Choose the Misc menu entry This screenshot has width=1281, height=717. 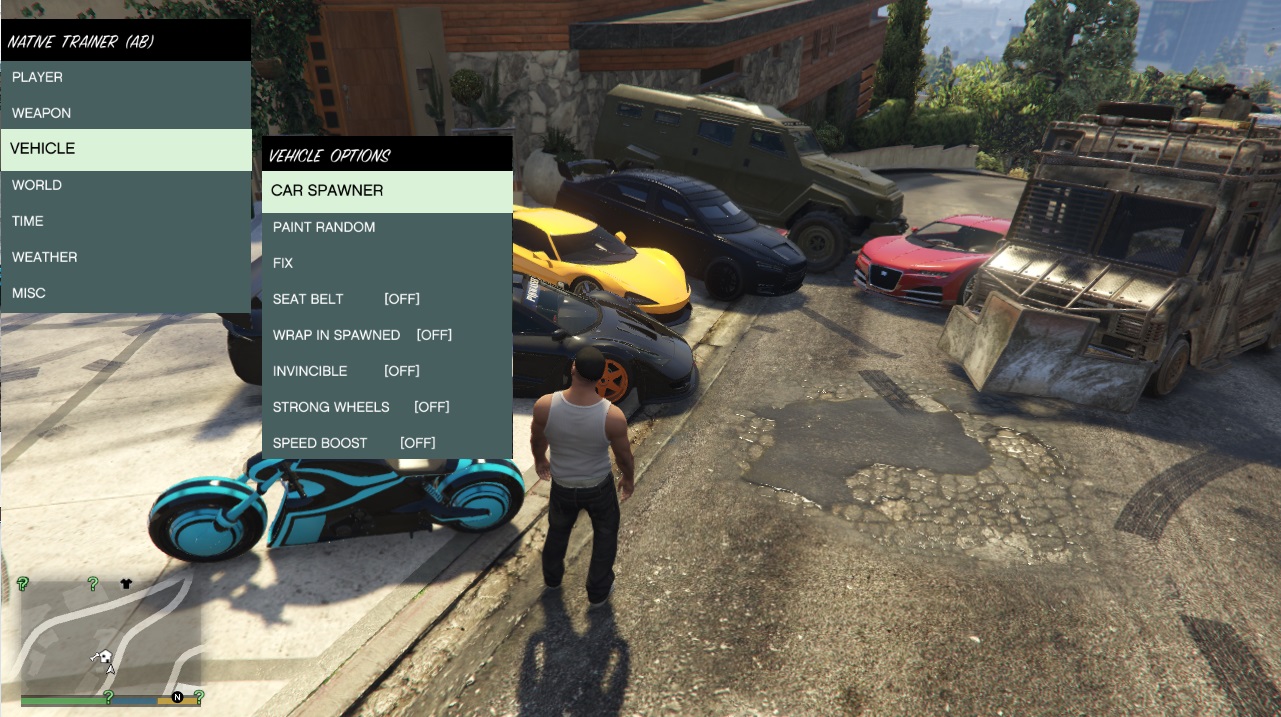click(x=125, y=294)
